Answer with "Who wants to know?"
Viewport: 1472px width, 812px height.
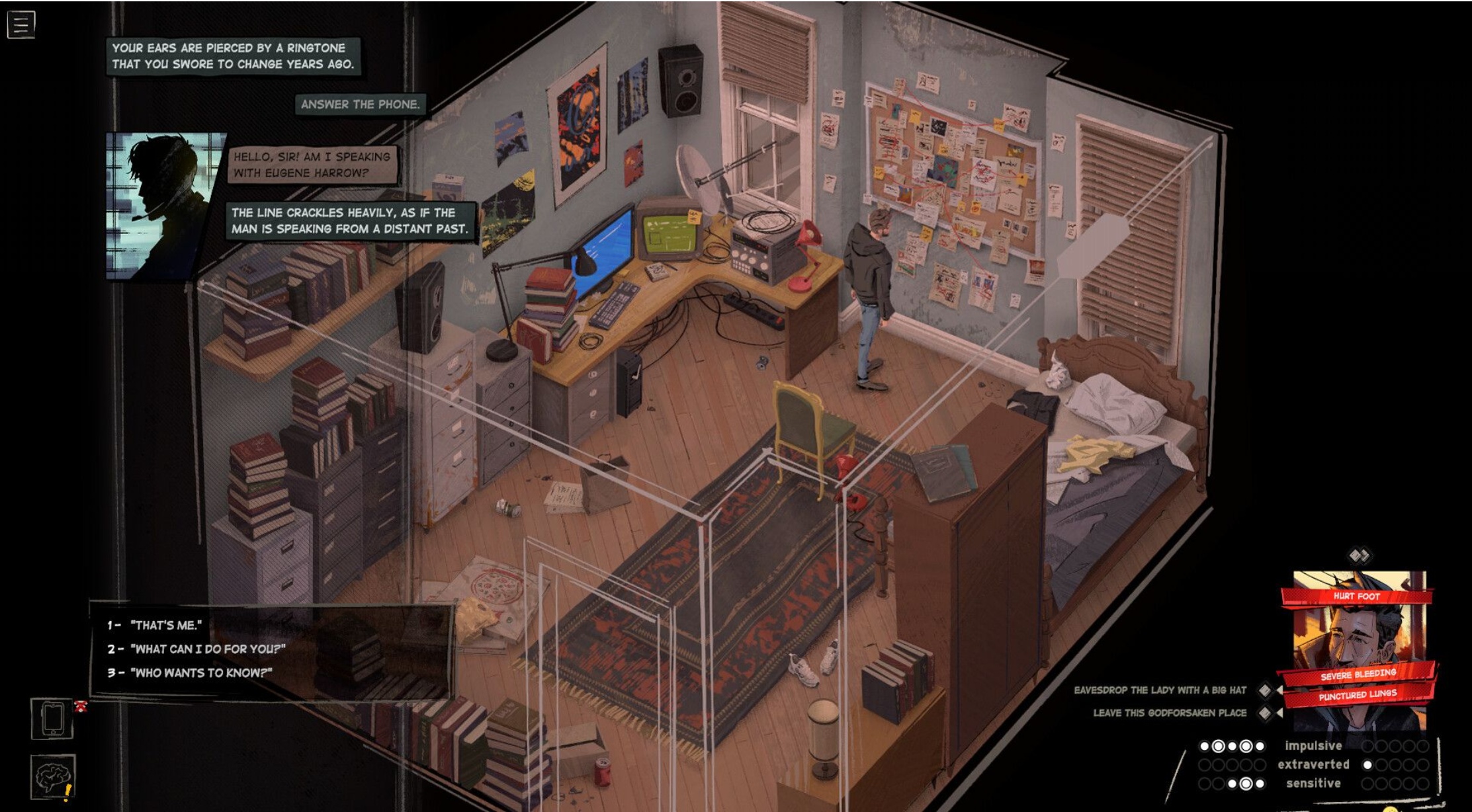200,672
